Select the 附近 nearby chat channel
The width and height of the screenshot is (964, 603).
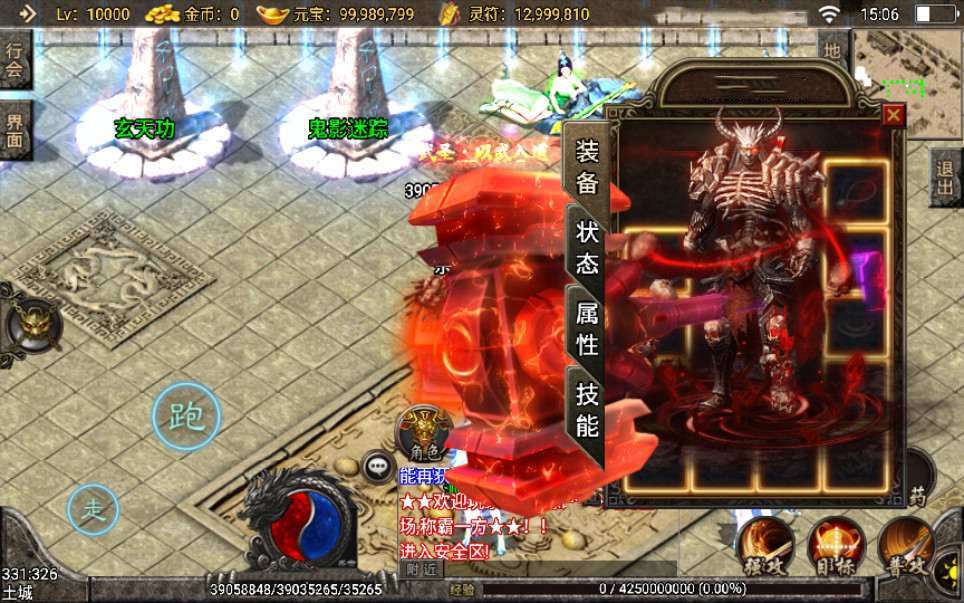pos(424,569)
